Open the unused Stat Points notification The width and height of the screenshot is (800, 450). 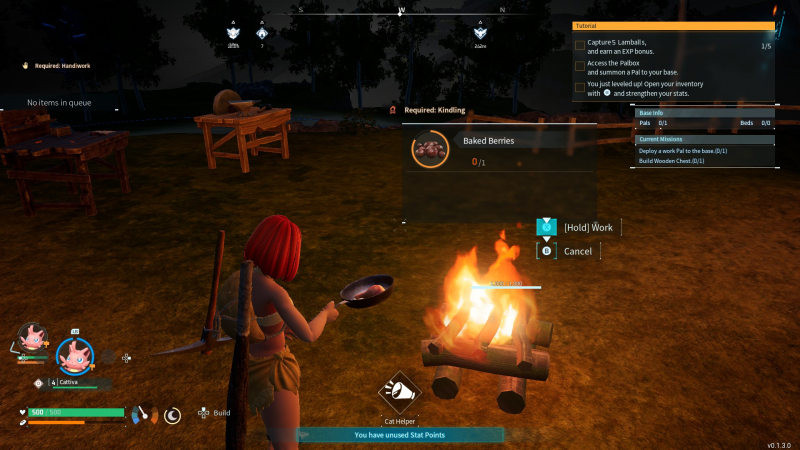pyautogui.click(x=399, y=435)
